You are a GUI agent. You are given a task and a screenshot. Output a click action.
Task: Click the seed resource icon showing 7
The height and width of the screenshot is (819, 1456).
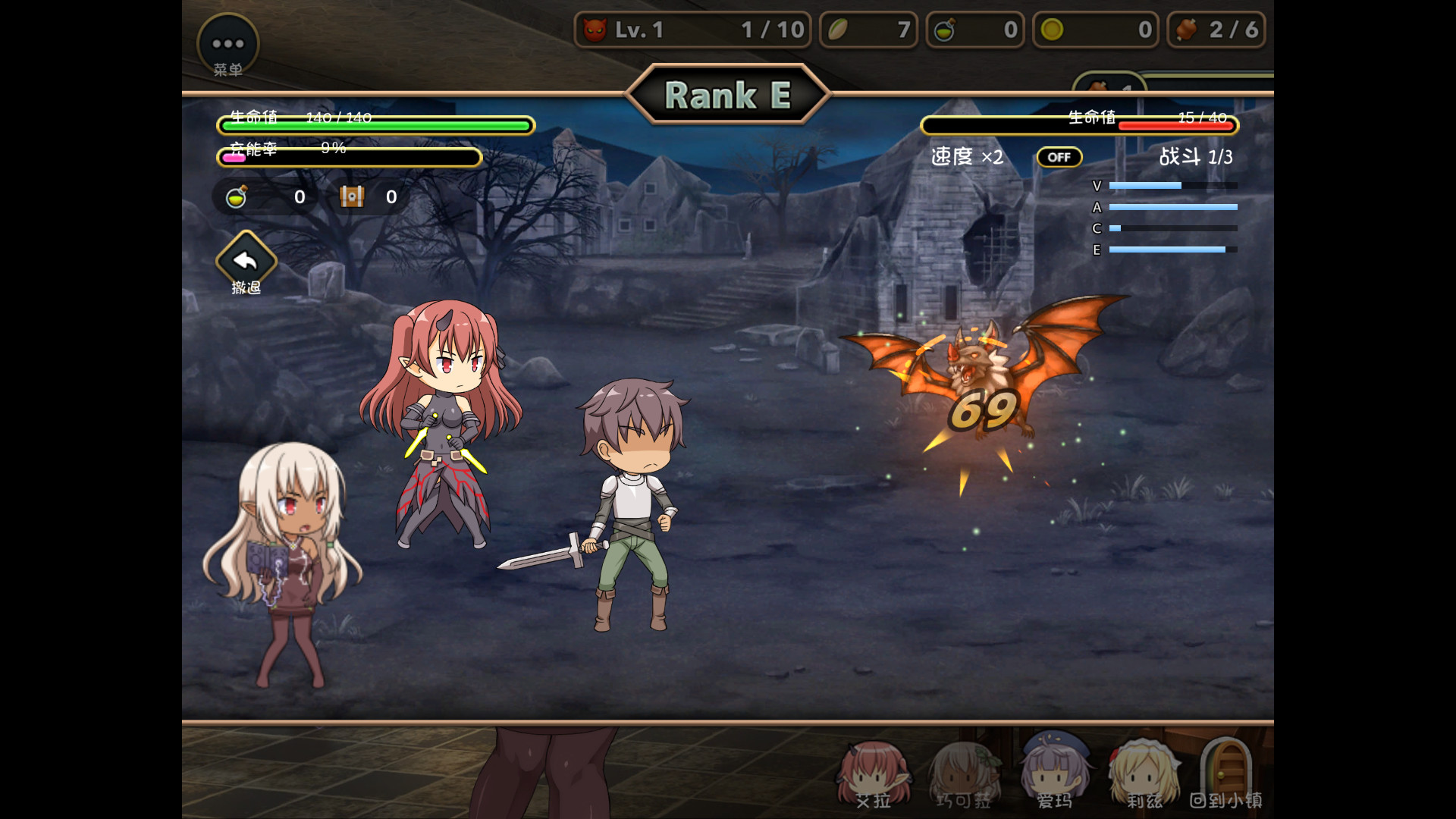tap(837, 30)
